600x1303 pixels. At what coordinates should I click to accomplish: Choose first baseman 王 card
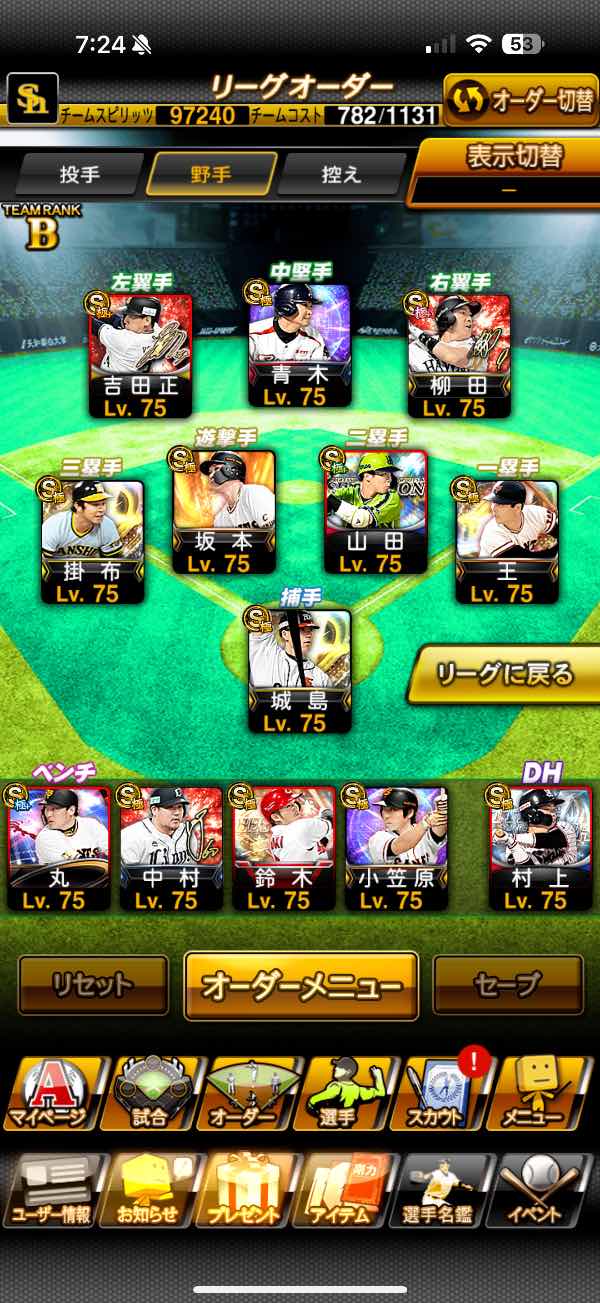click(506, 542)
